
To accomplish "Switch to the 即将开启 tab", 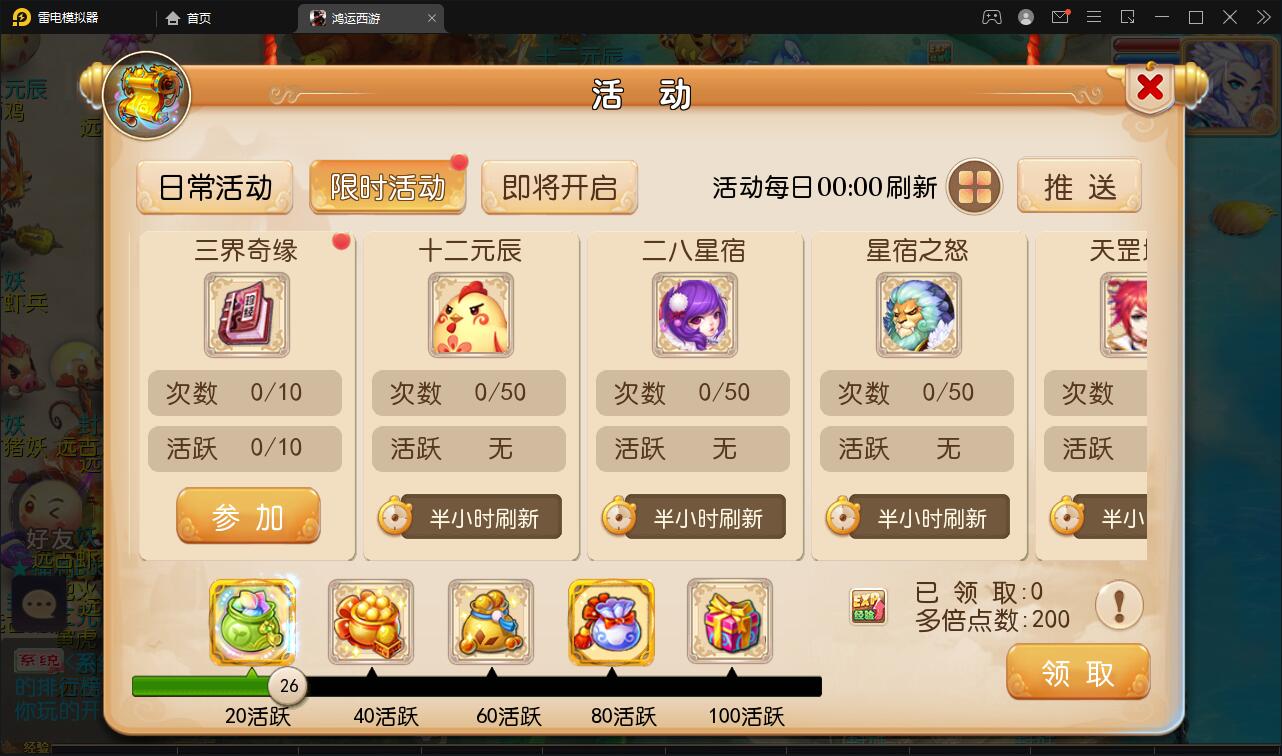I will click(x=560, y=185).
